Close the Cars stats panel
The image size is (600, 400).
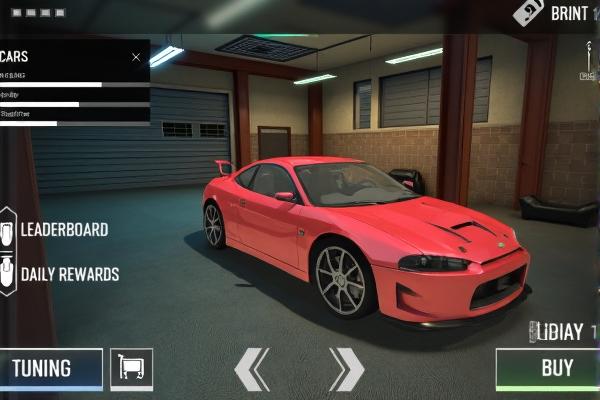(x=137, y=57)
